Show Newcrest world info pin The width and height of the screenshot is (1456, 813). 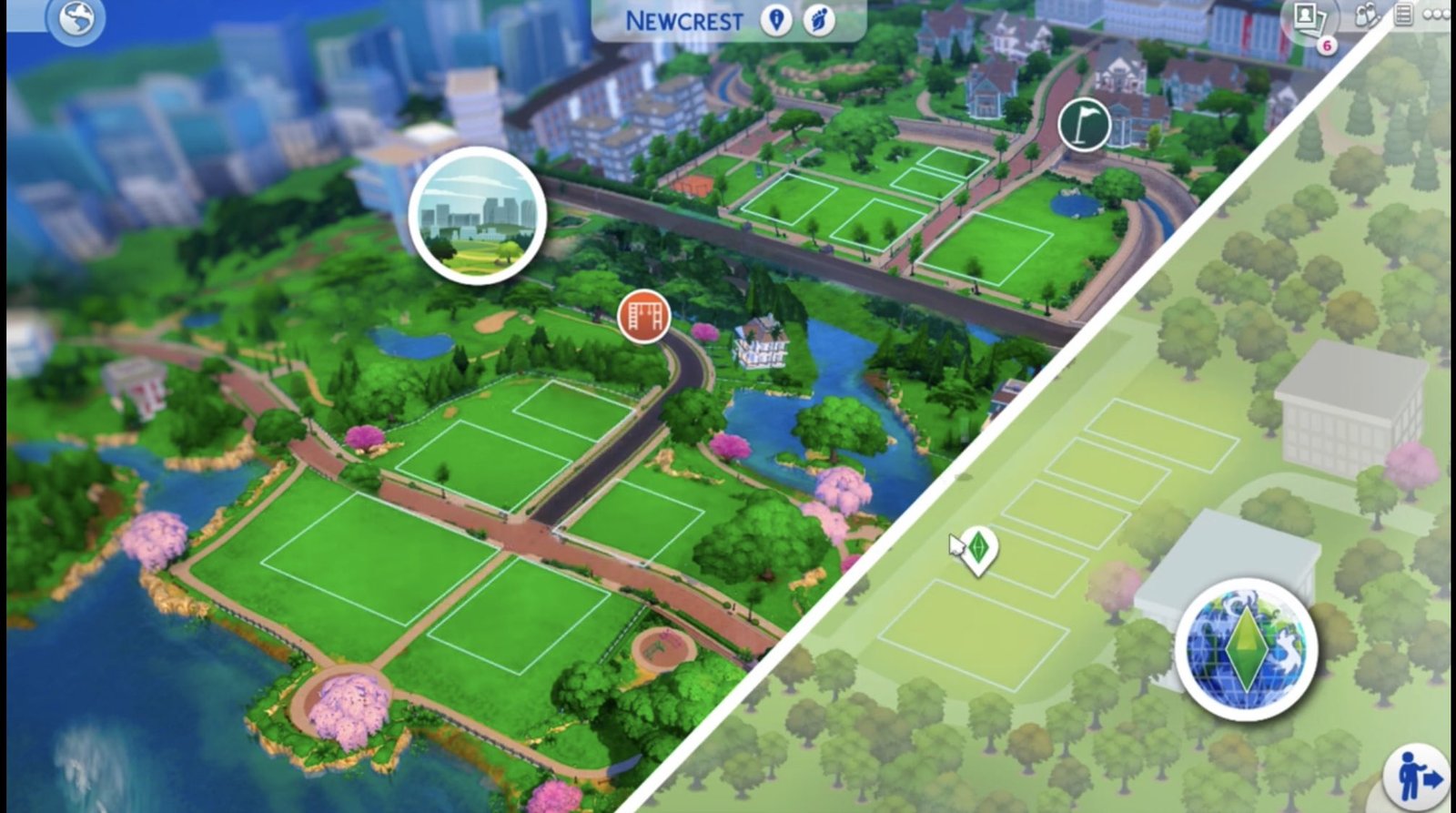click(x=776, y=20)
